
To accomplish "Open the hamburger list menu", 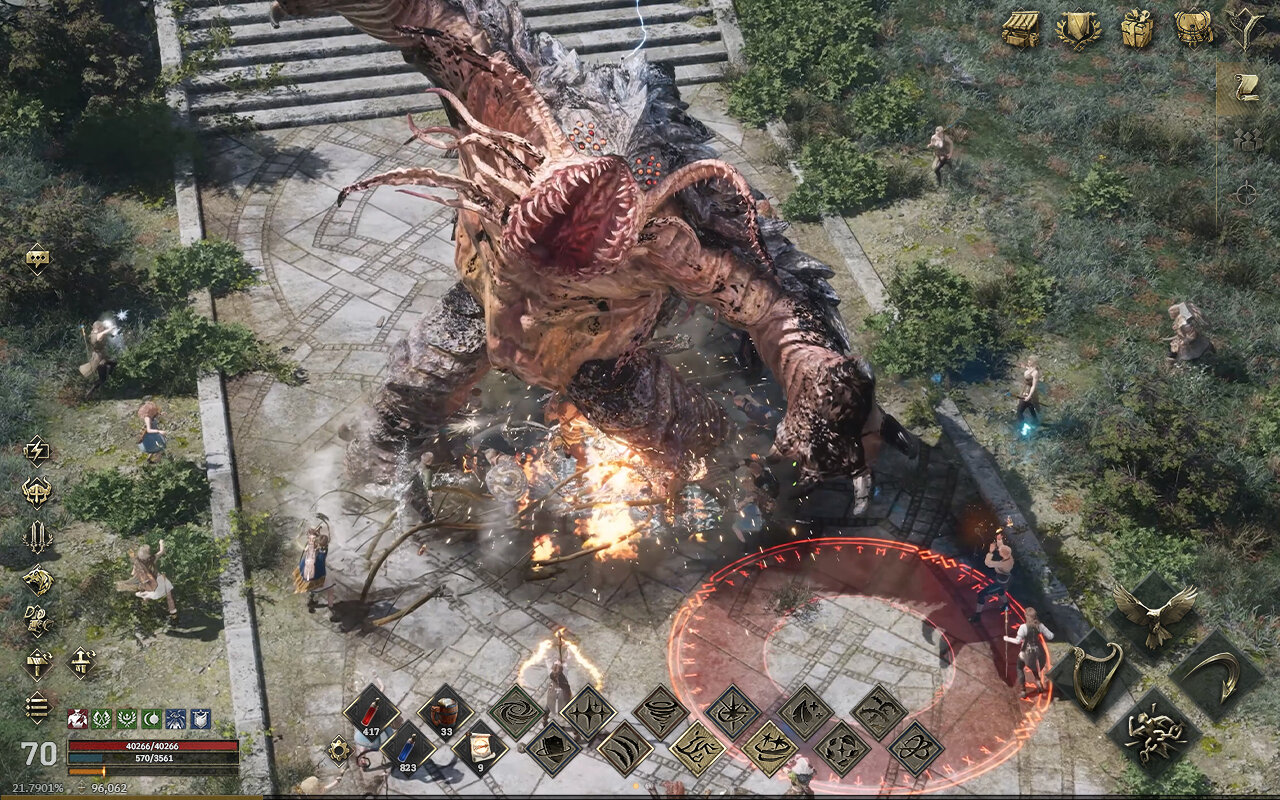I will pyautogui.click(x=37, y=707).
